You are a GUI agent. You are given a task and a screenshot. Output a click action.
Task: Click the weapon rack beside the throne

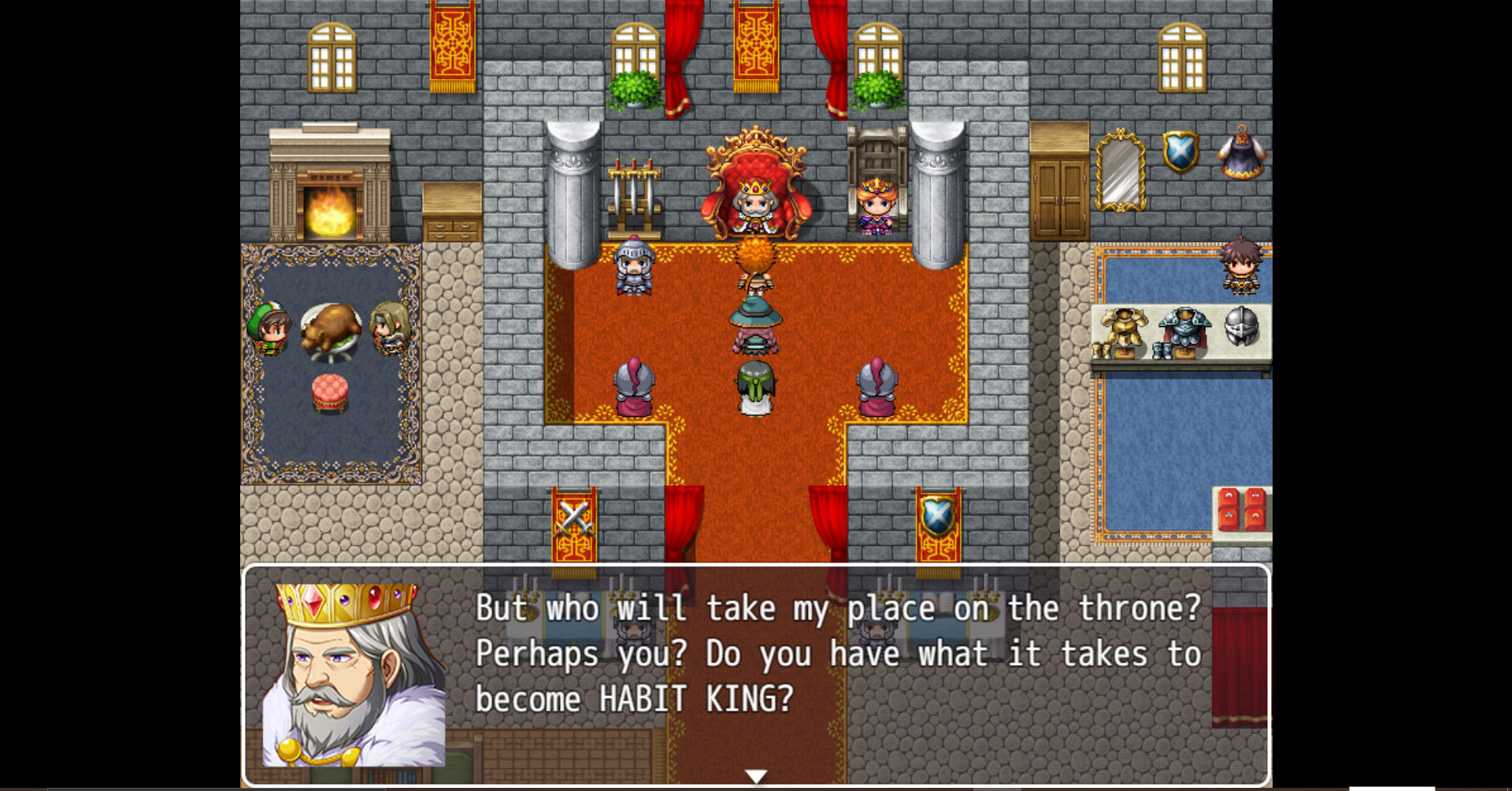[634, 189]
